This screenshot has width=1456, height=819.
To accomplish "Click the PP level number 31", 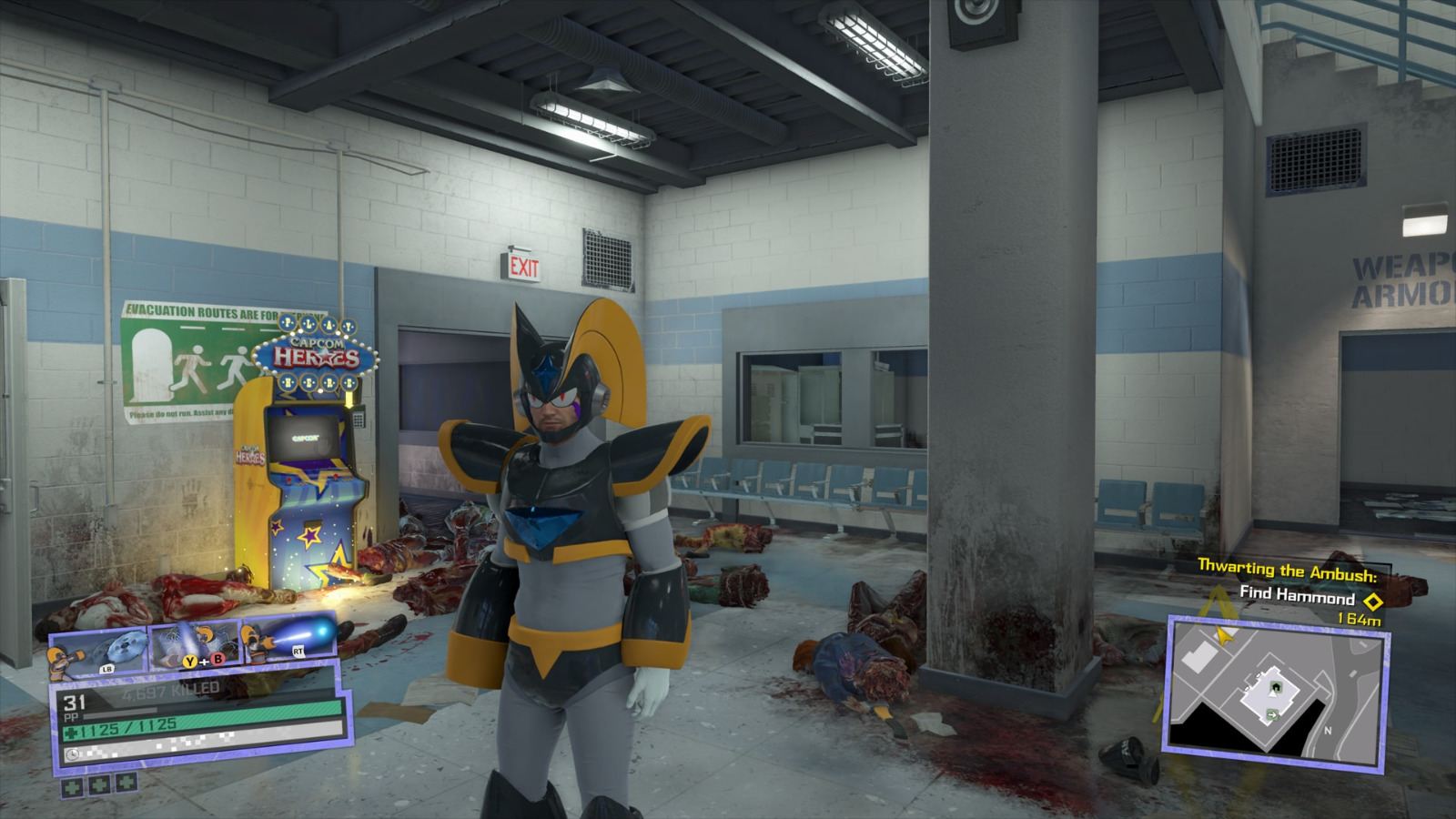I will pos(75,703).
